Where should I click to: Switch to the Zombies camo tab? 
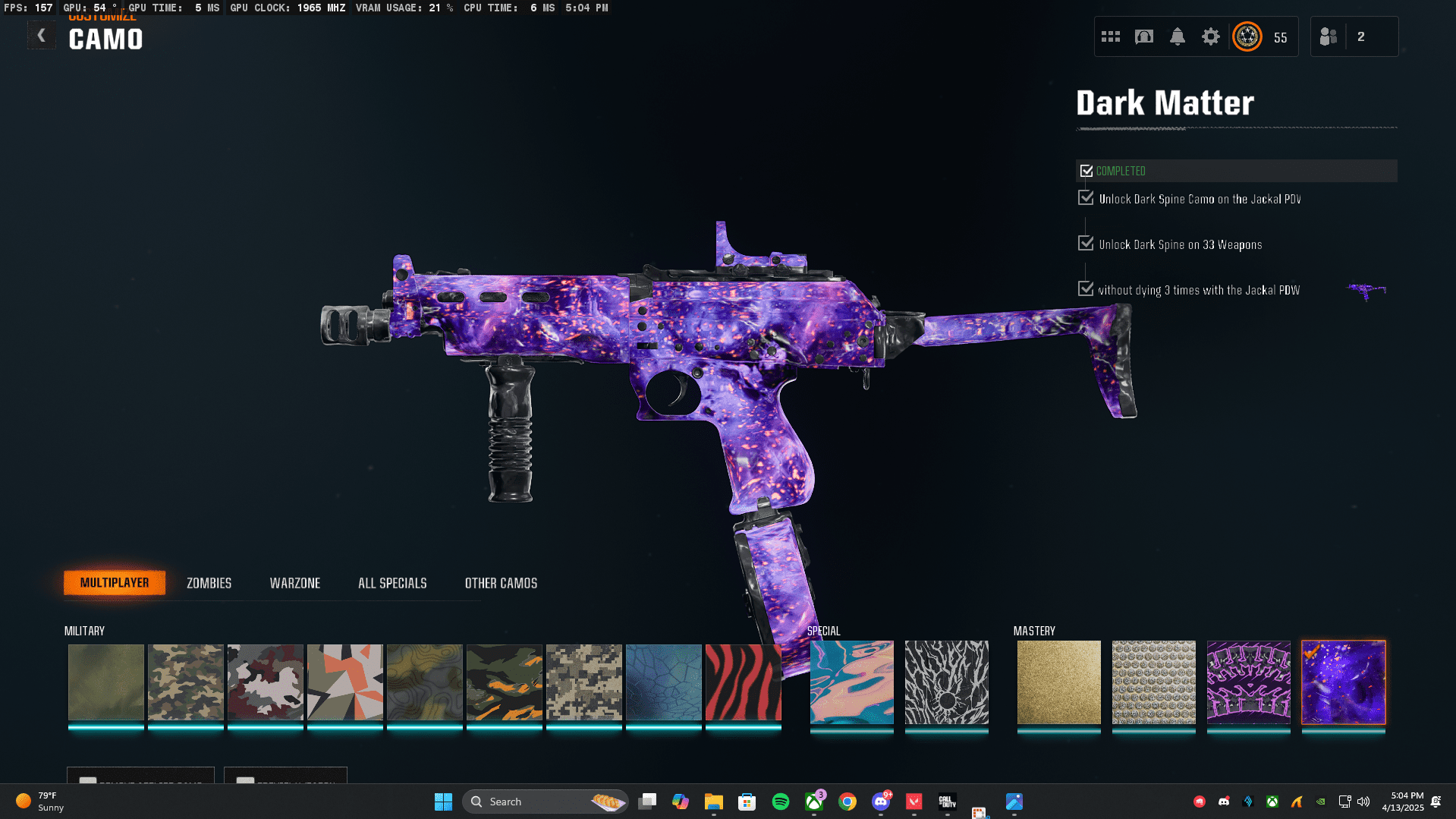coord(209,583)
